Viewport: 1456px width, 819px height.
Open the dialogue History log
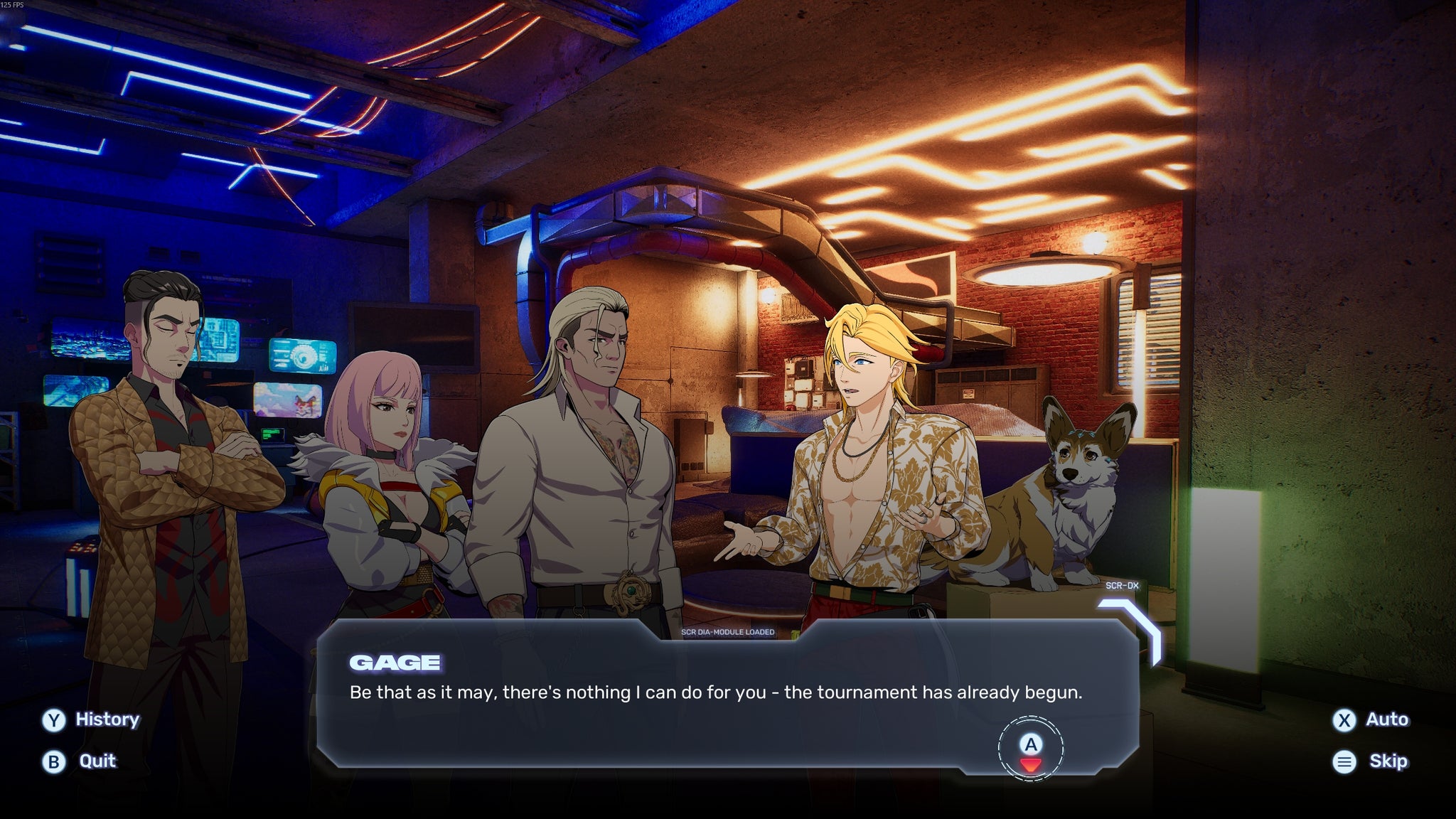pyautogui.click(x=91, y=719)
